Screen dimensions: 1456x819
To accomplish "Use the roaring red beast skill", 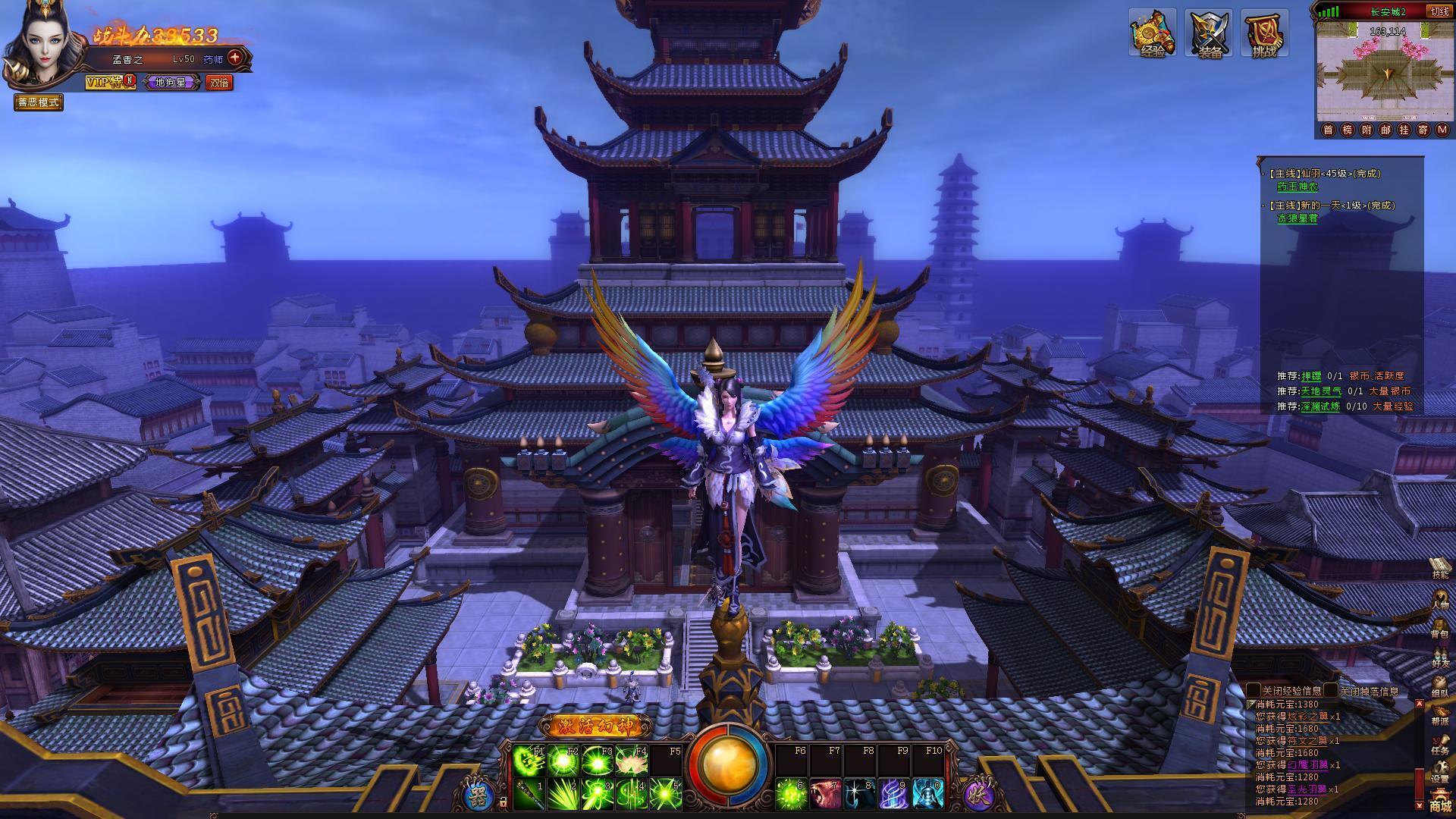I will click(824, 794).
